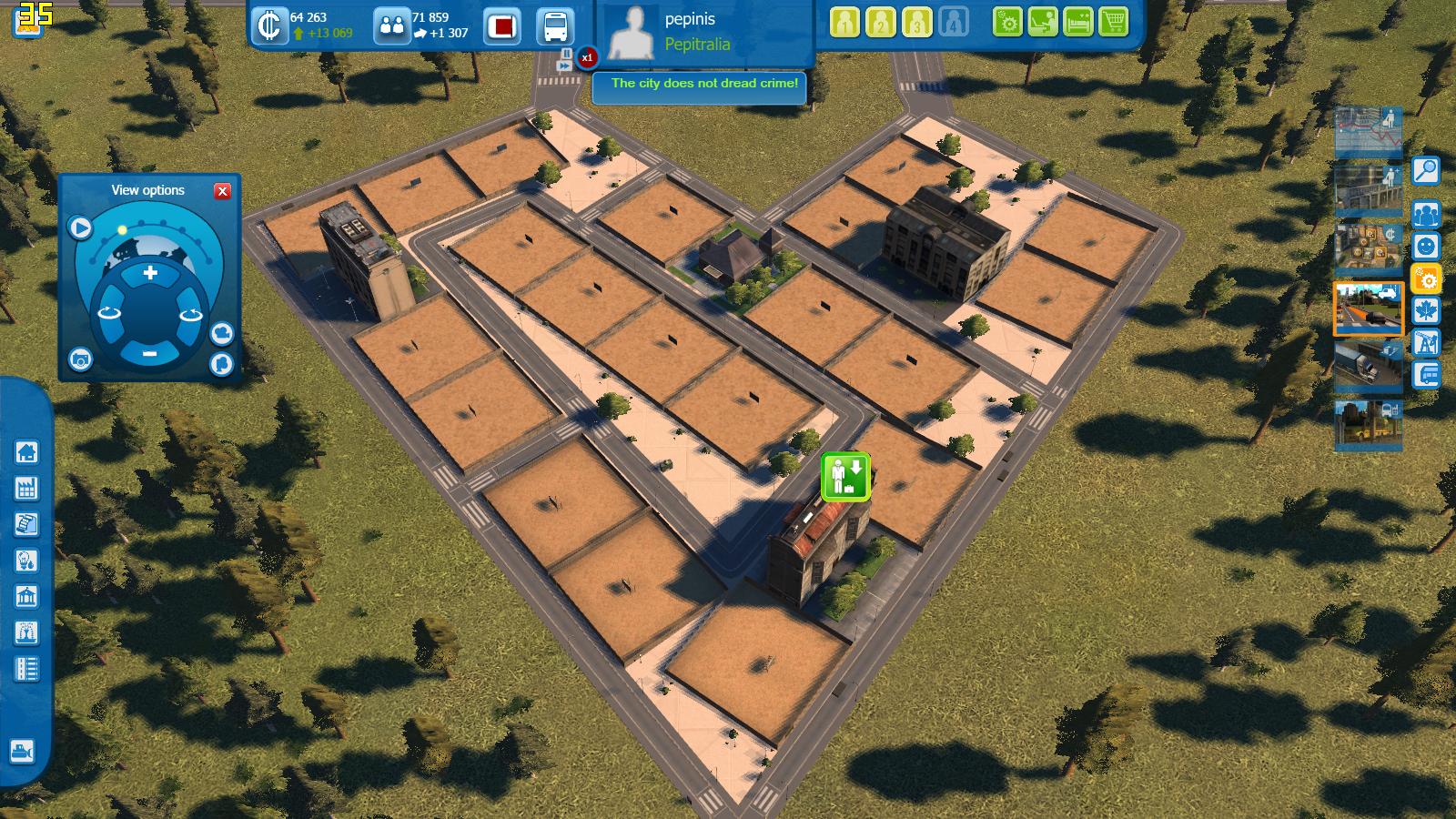Open the public buildings menu

[26, 597]
